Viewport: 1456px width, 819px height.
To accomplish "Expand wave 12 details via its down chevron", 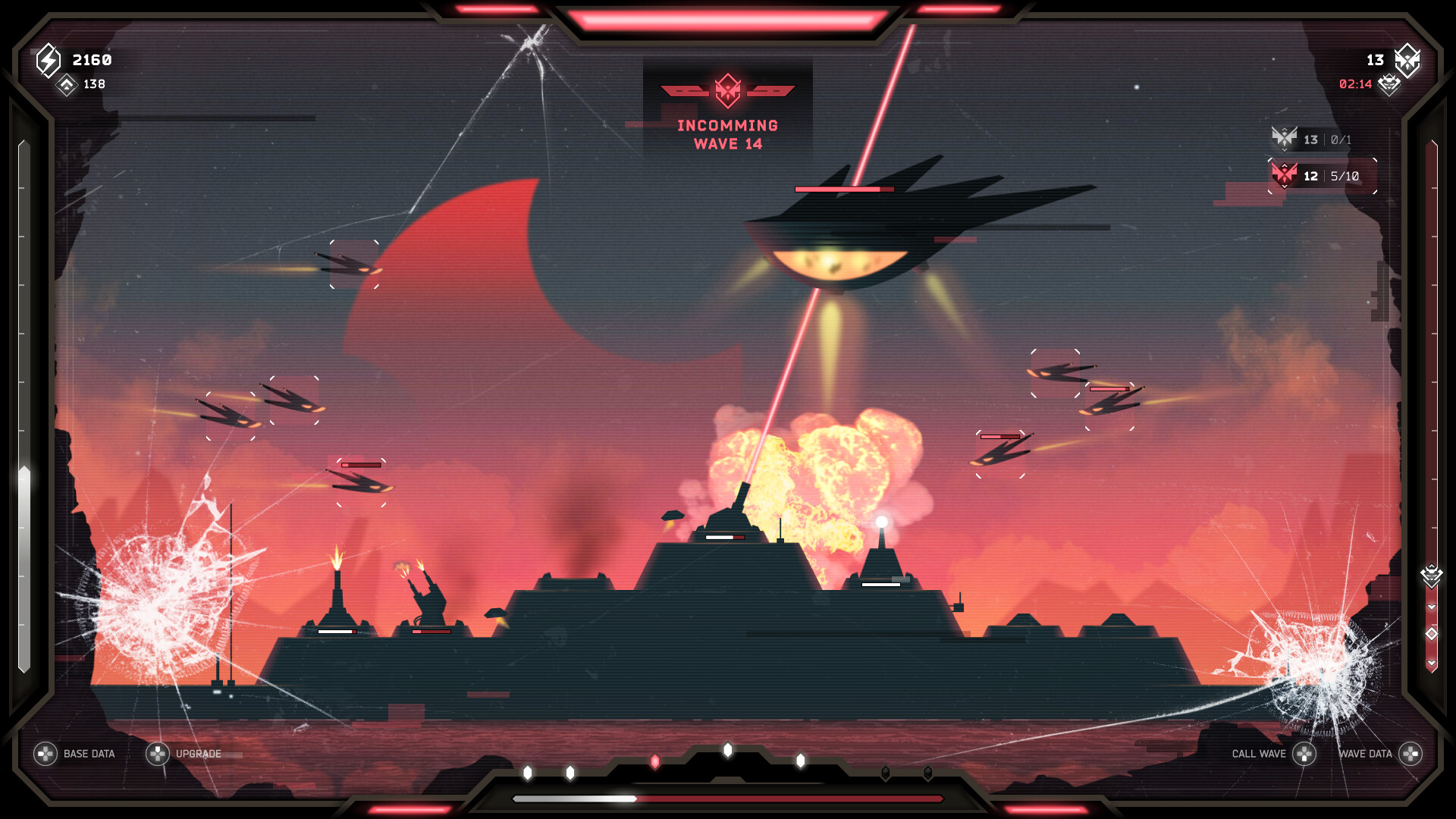I will tap(1285, 188).
